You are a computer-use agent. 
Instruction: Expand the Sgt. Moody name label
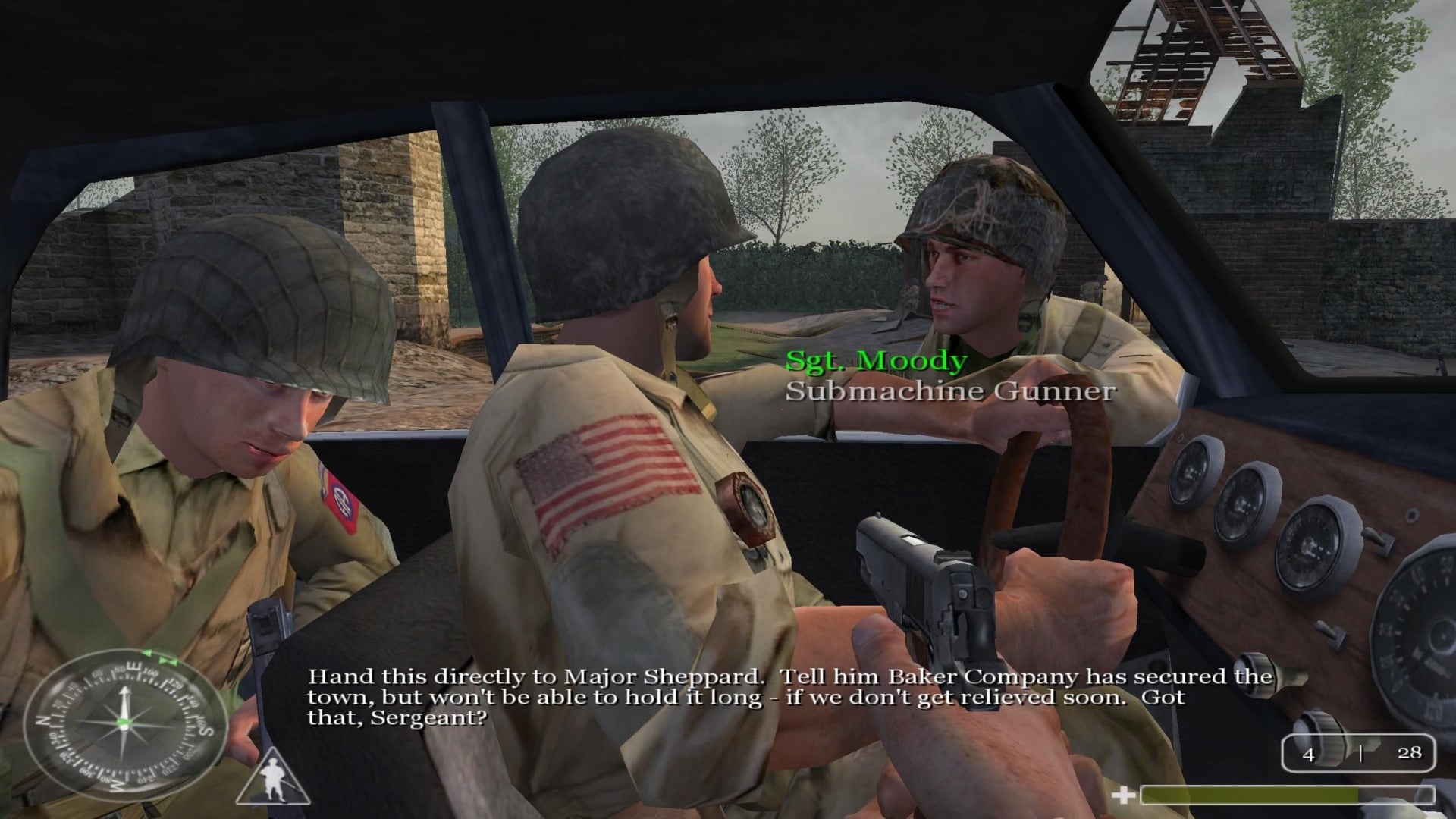[876, 362]
